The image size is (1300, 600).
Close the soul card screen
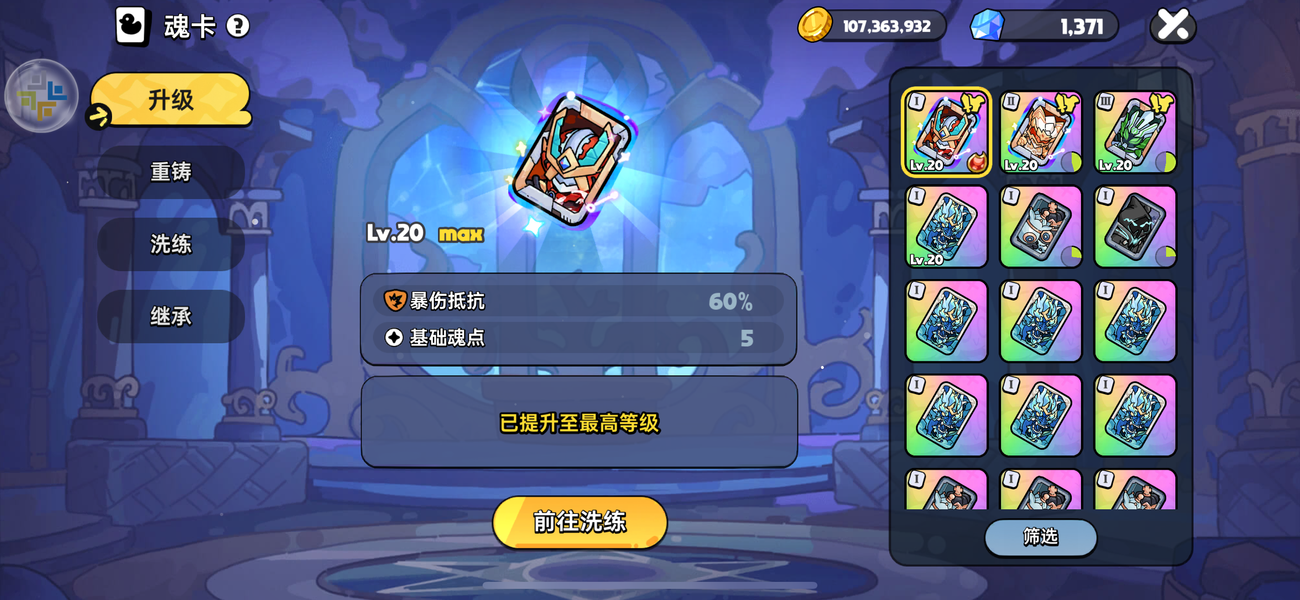(x=1172, y=25)
